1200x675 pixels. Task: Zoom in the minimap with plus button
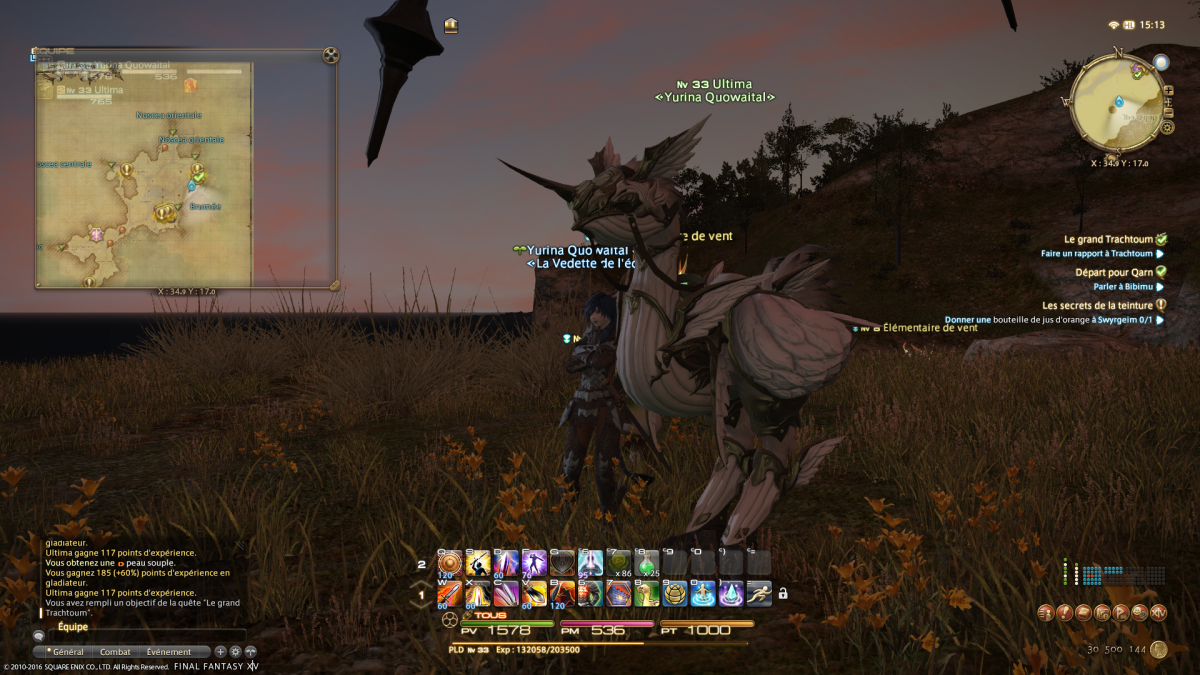[x=1169, y=91]
